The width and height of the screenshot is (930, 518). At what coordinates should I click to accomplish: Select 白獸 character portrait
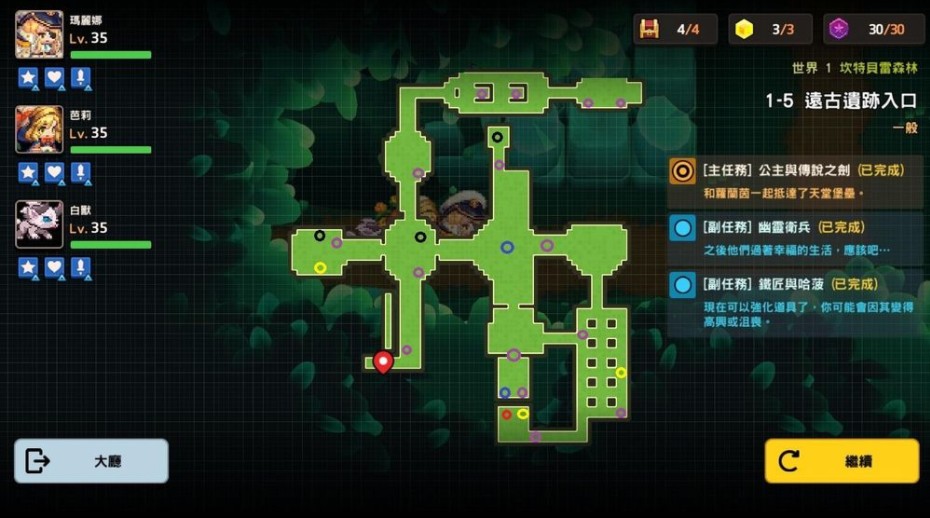(39, 225)
